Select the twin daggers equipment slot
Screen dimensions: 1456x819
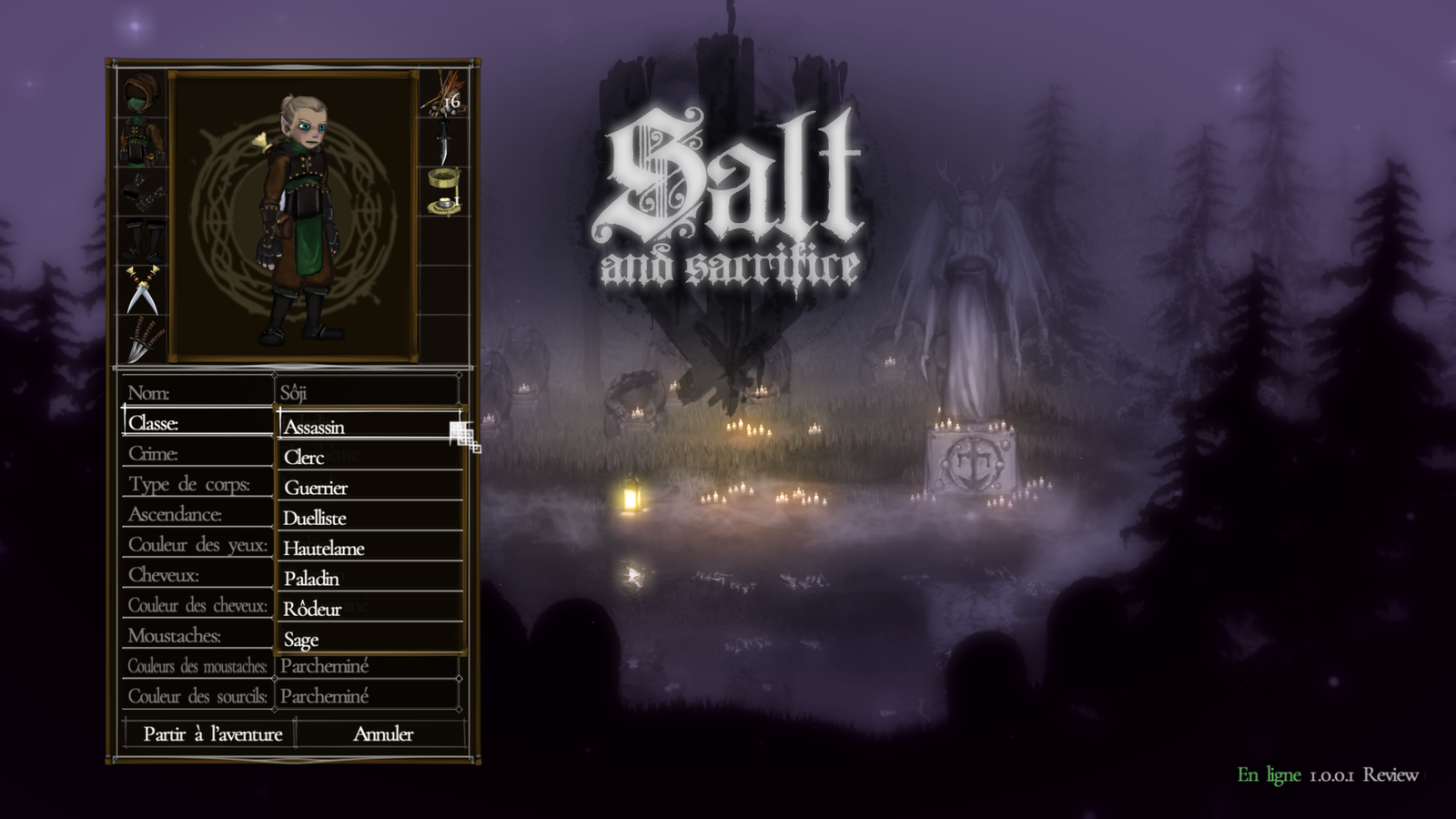click(x=143, y=289)
